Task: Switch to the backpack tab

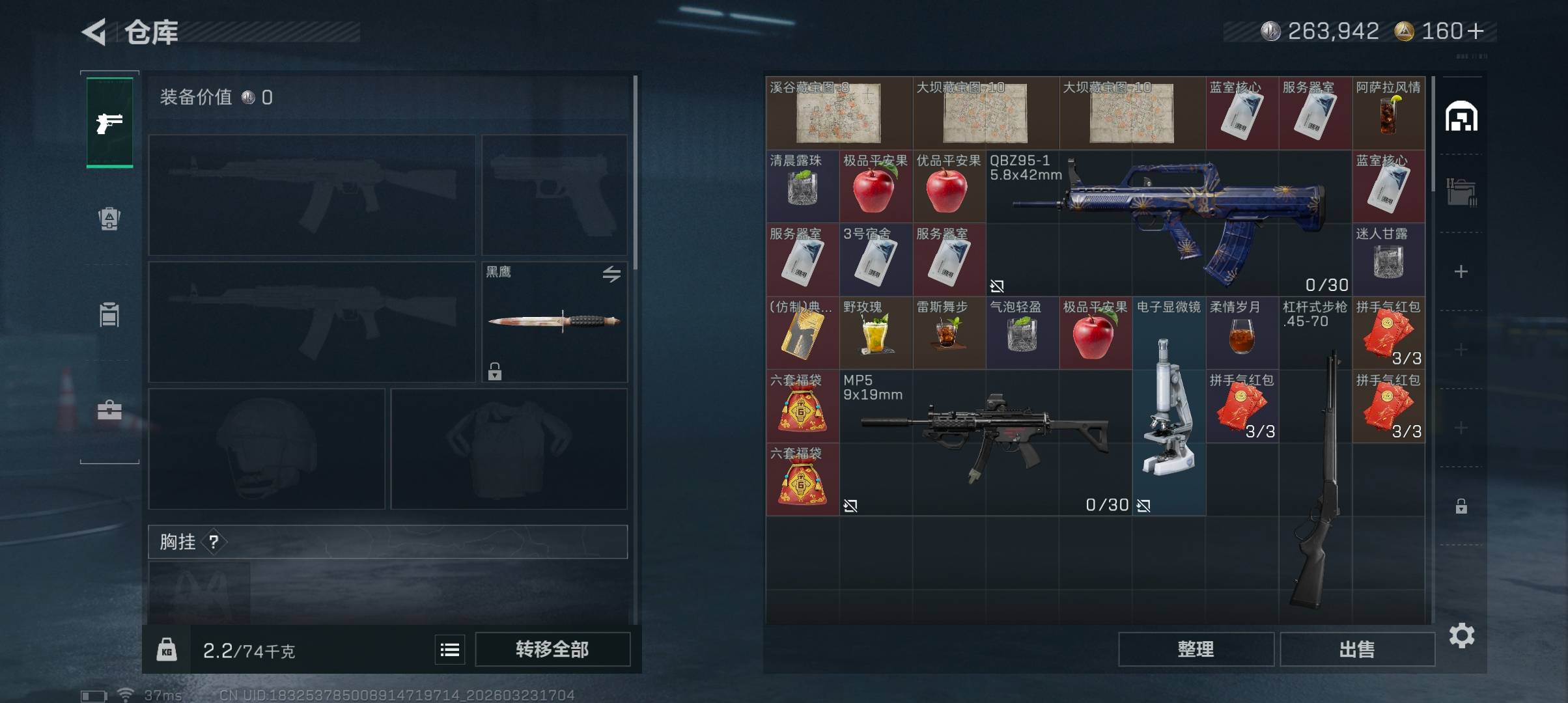Action: click(x=109, y=219)
